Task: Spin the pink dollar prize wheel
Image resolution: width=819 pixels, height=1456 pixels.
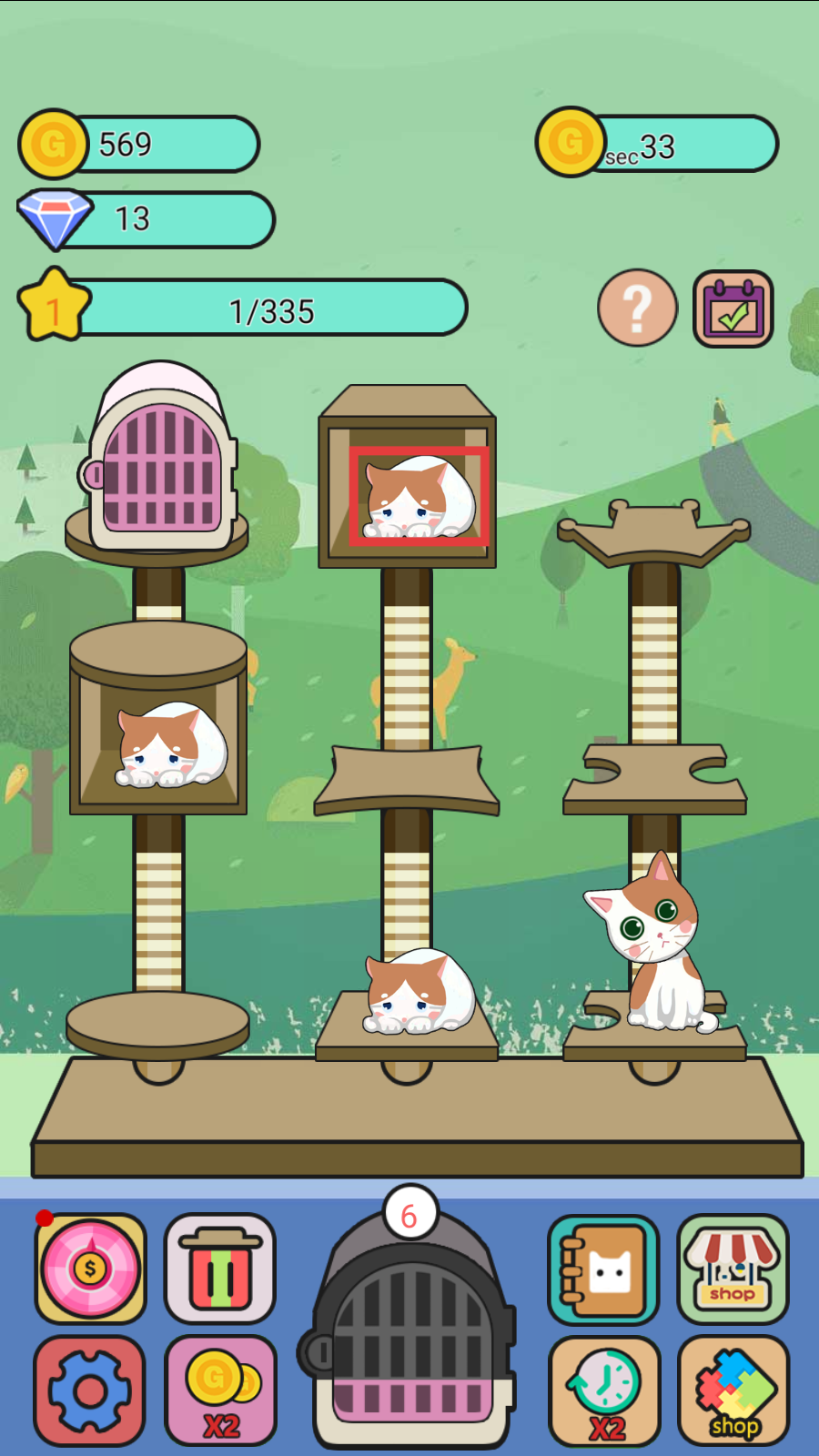Action: pyautogui.click(x=90, y=1268)
